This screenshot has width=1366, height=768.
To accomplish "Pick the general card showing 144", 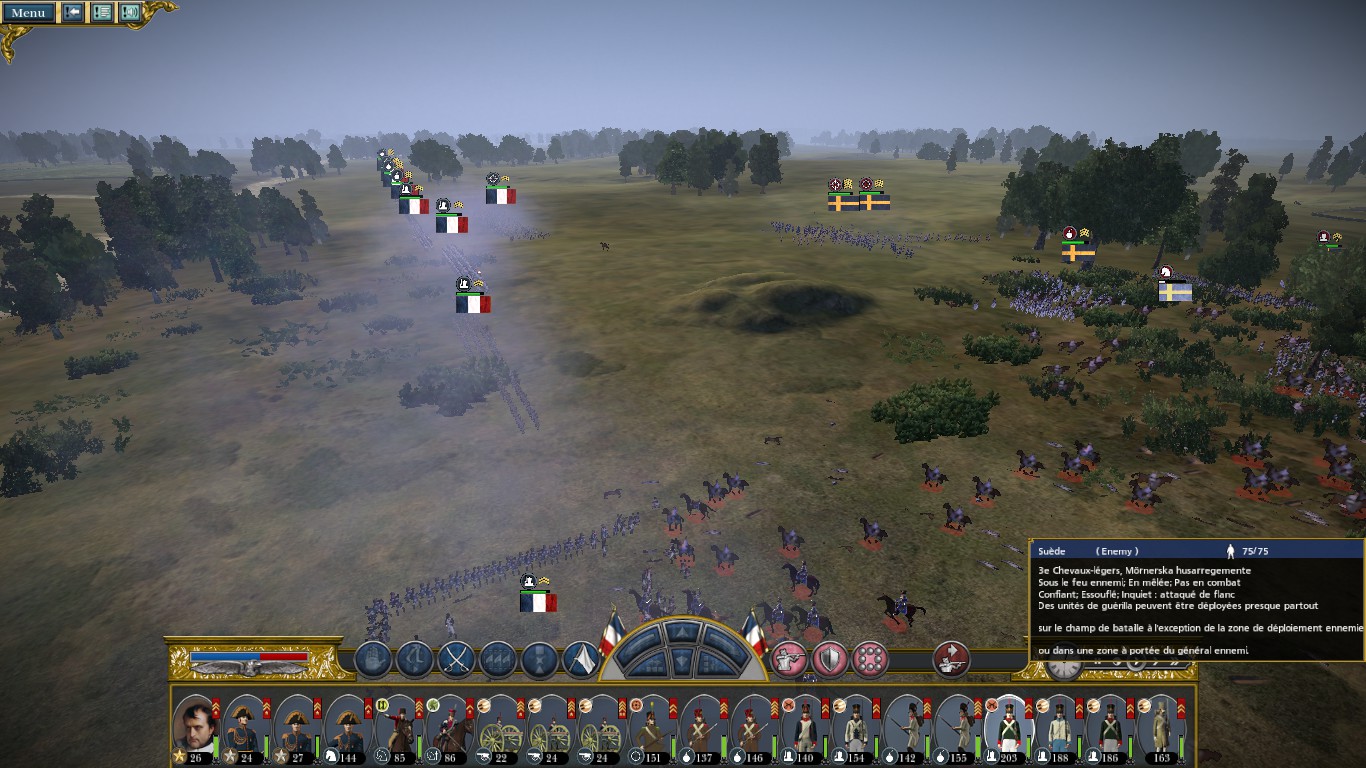I will click(347, 725).
